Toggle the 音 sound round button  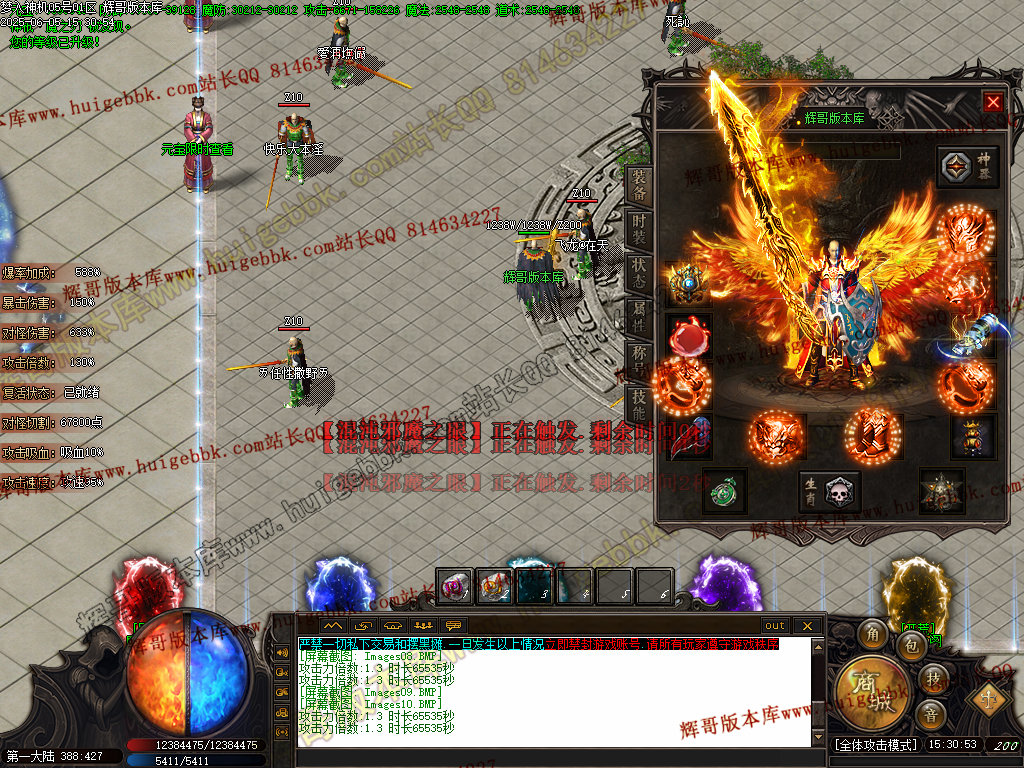pyautogui.click(x=930, y=714)
